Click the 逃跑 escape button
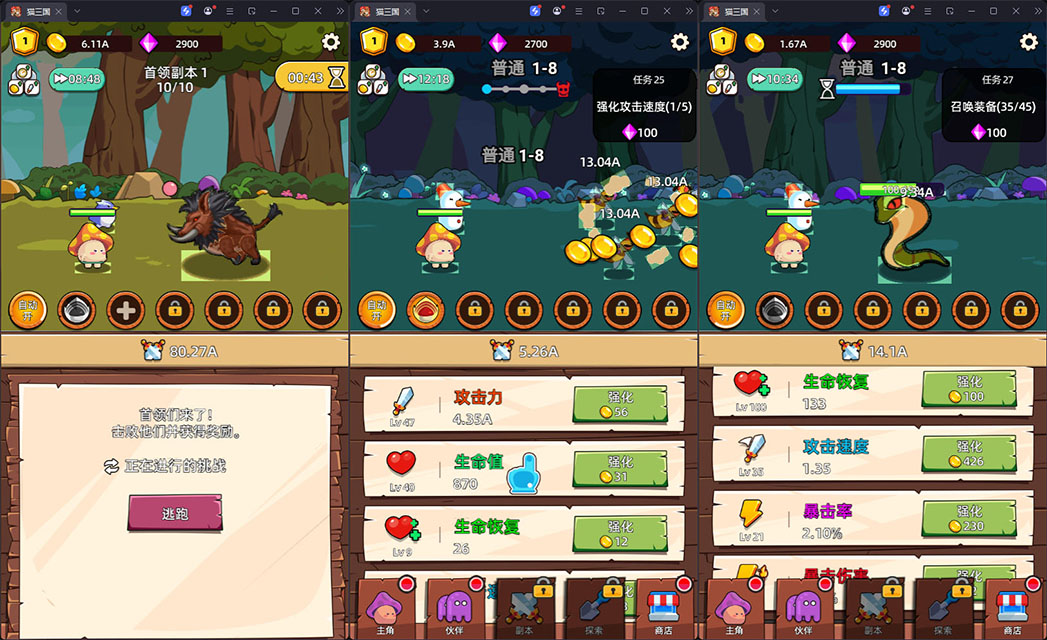 tap(175, 513)
